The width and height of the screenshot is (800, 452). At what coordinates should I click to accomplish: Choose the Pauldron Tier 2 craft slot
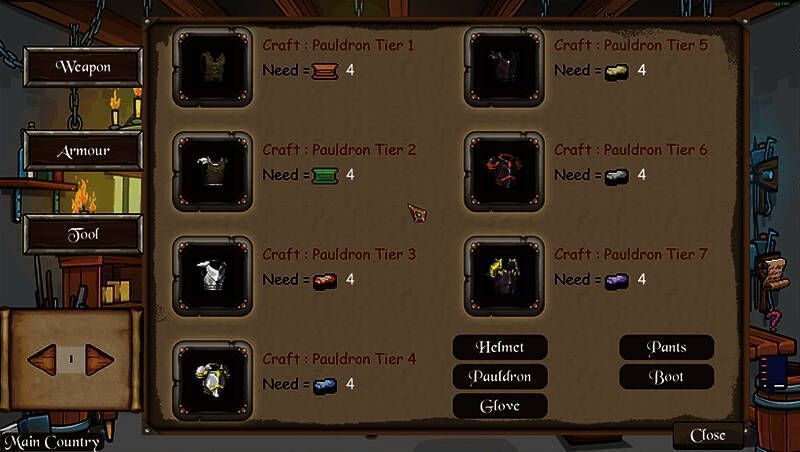coord(211,170)
